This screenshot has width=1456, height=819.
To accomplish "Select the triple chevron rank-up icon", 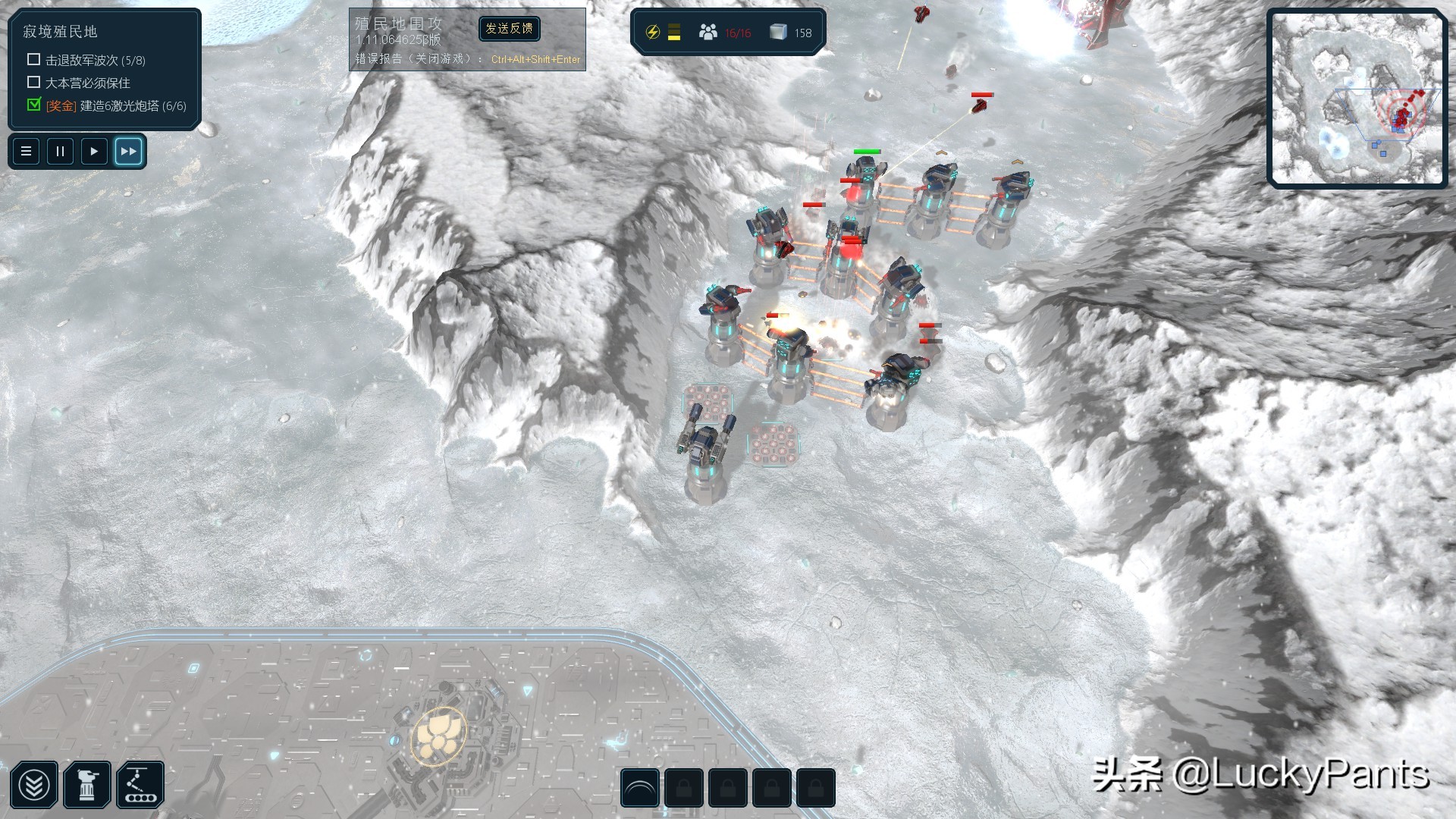I will (34, 786).
